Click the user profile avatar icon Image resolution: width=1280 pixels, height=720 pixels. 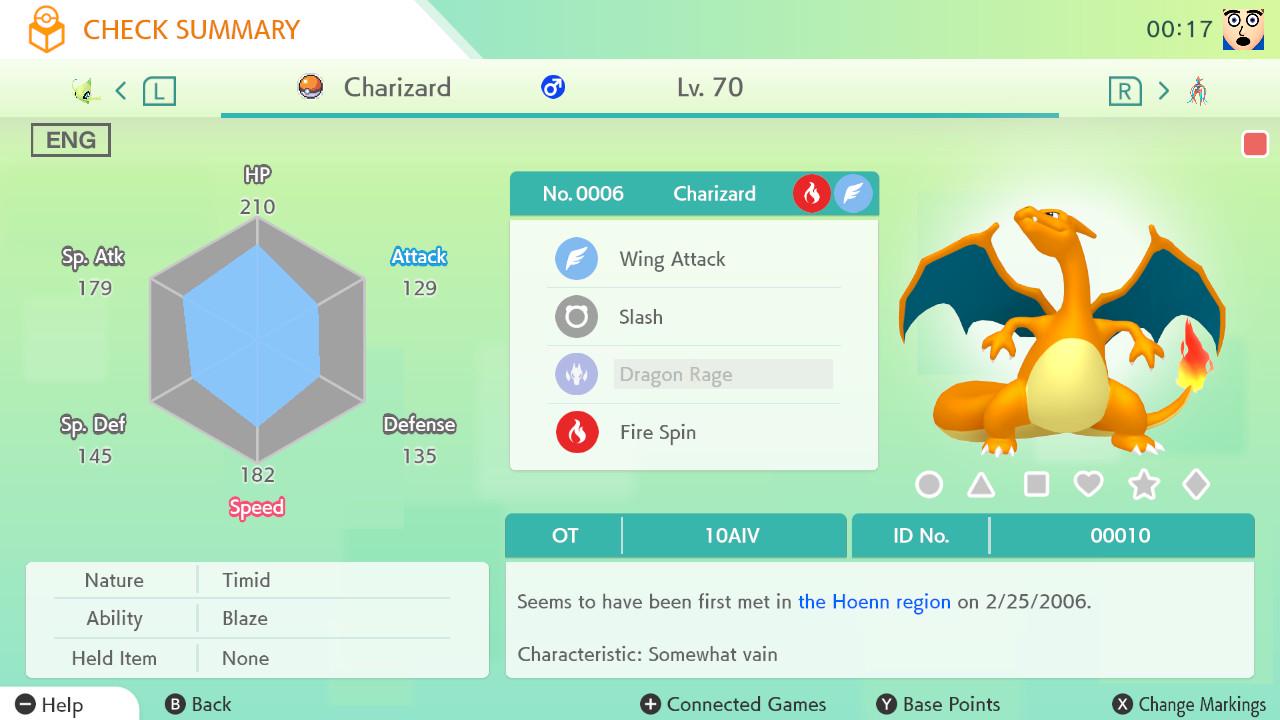(x=1243, y=30)
